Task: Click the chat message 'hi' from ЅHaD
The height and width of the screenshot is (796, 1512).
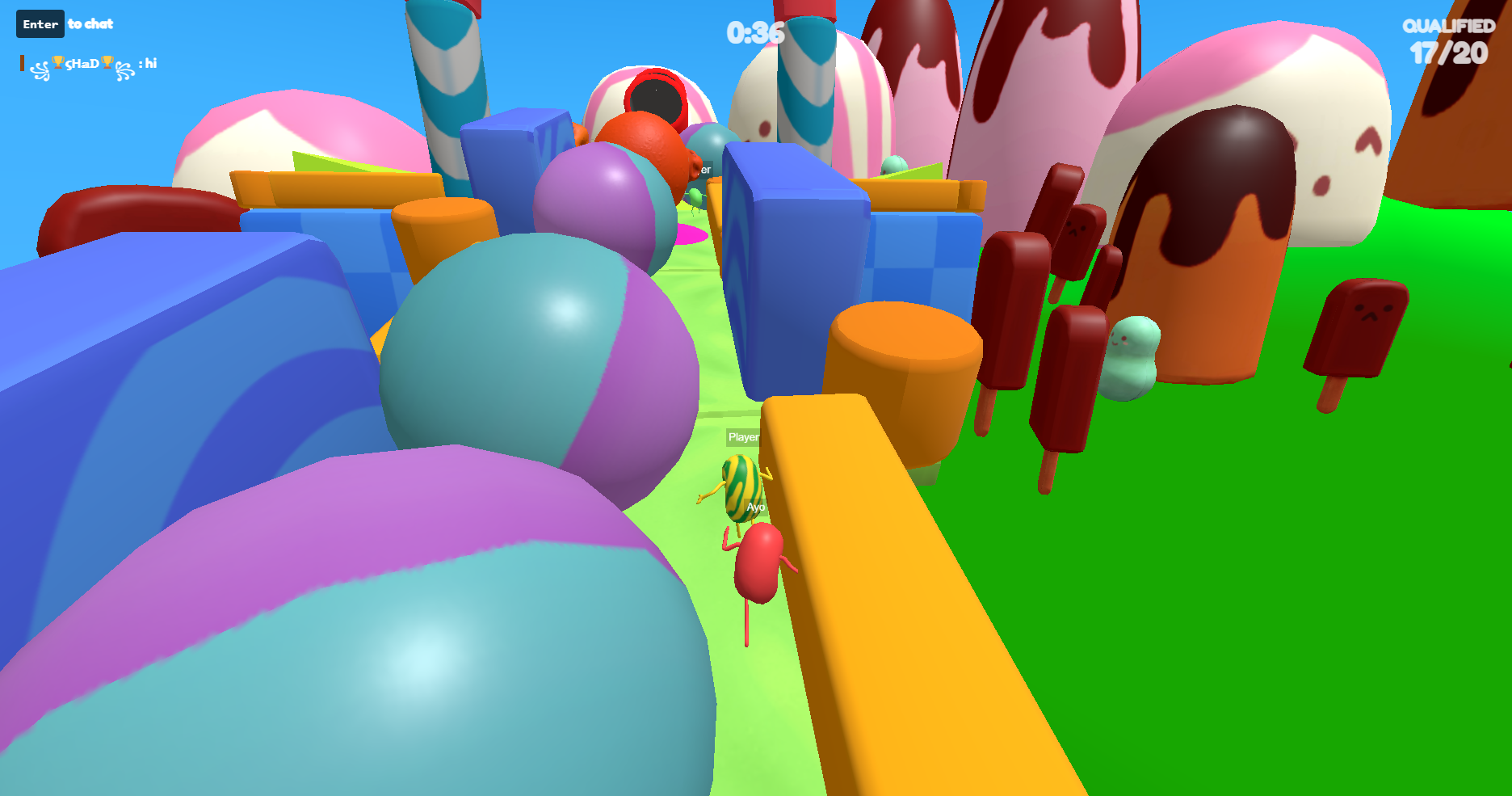Action: click(152, 63)
